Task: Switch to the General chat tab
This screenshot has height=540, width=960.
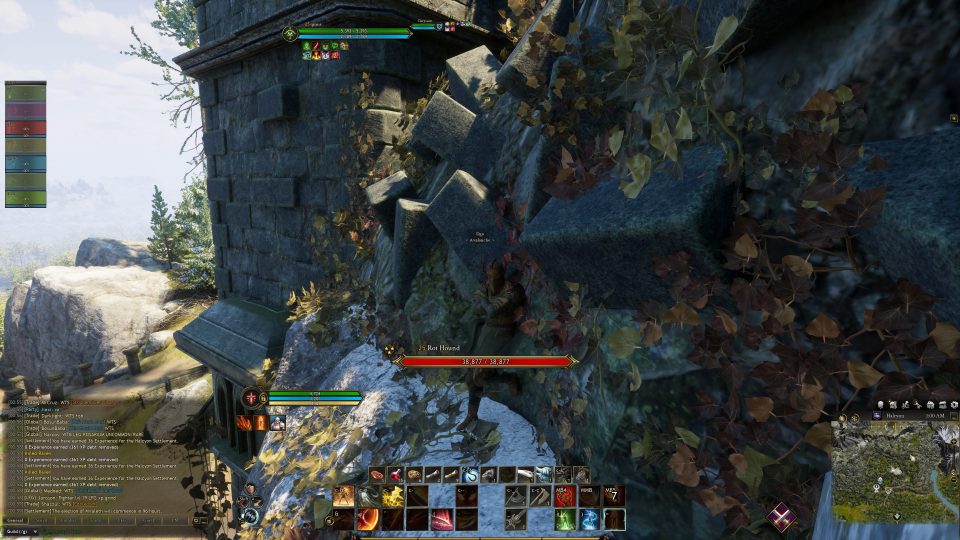Action: pyautogui.click(x=16, y=521)
